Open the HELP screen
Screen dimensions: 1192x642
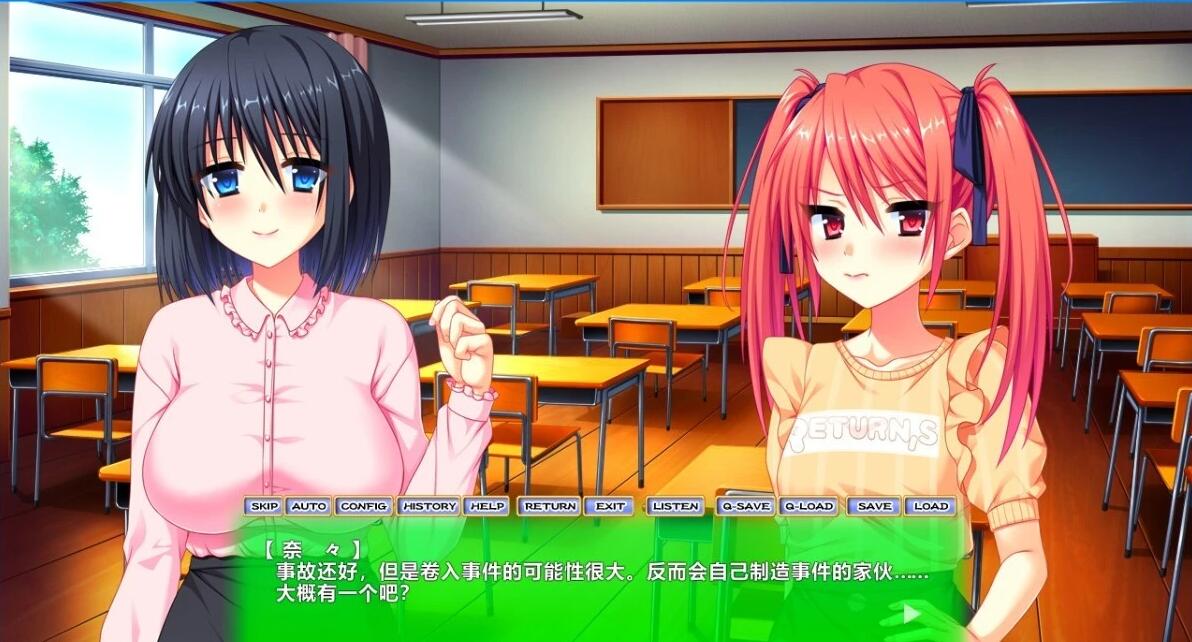tap(487, 506)
